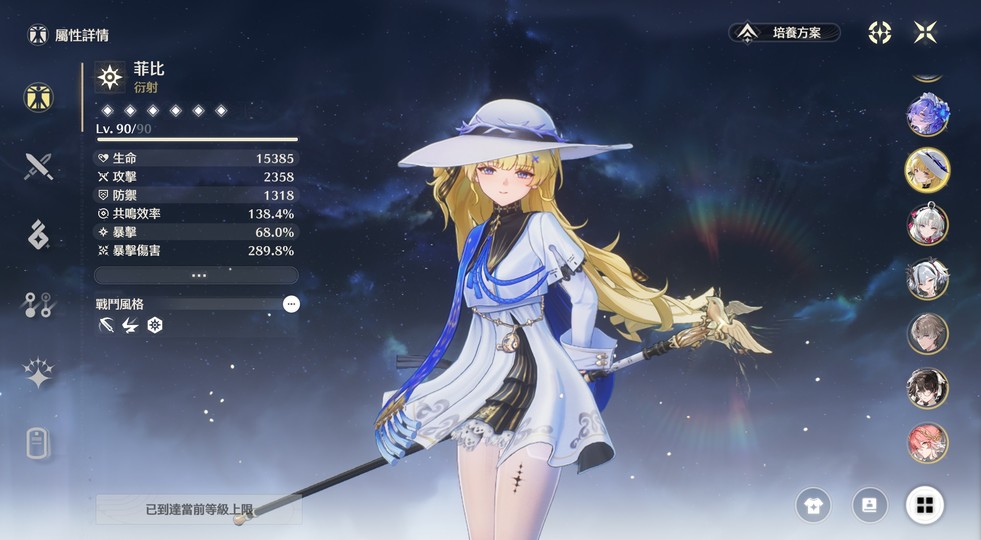Click the circular crosshair icon beside 培養方案

point(879,33)
